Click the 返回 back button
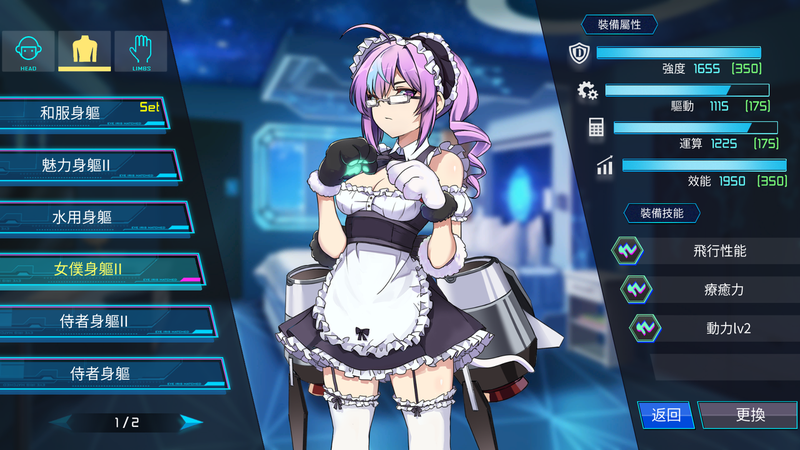Screen dimensions: 800x450 click(665, 415)
